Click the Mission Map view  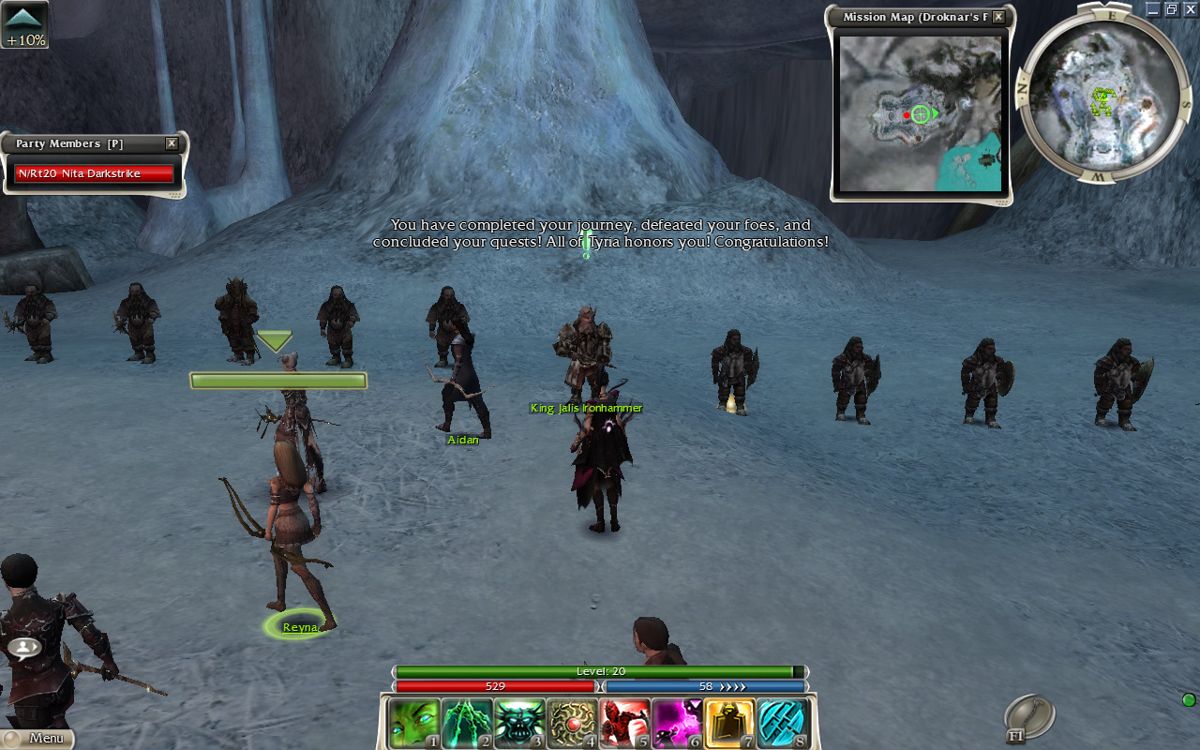920,113
